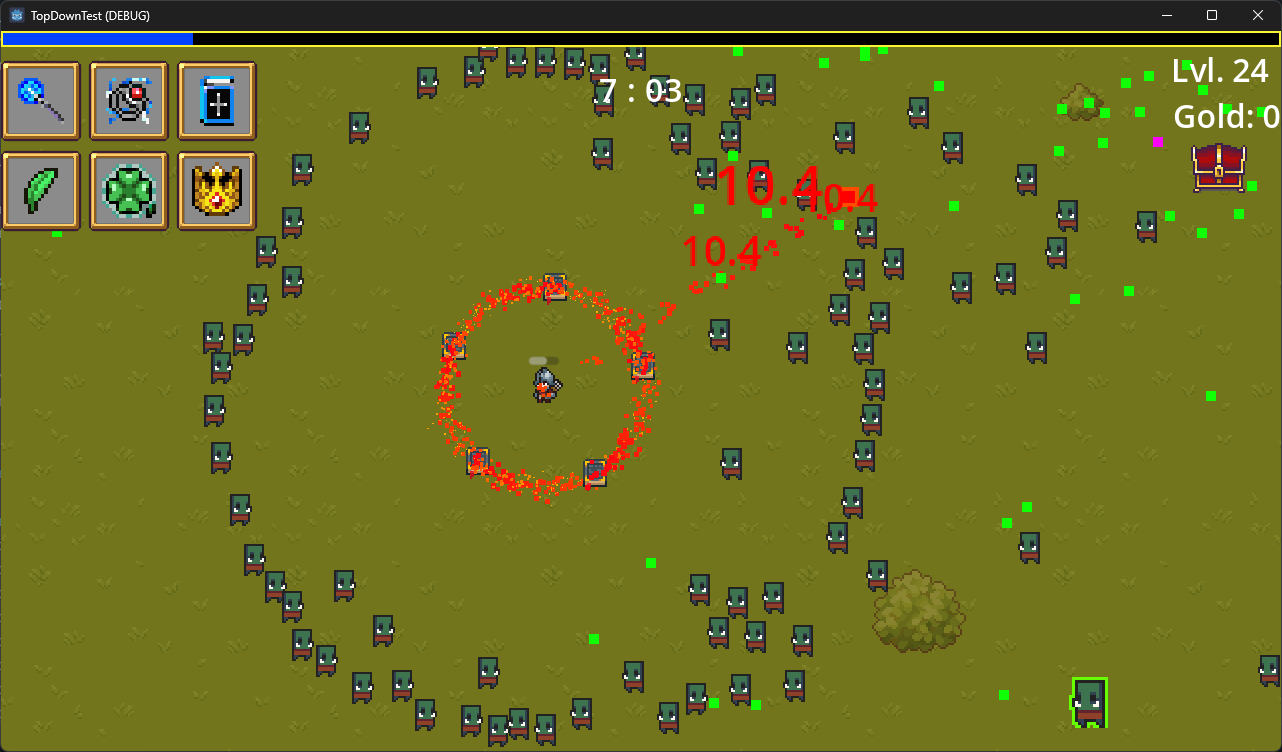1282x752 pixels.
Task: Click the large bush on the right side
Action: 919,615
